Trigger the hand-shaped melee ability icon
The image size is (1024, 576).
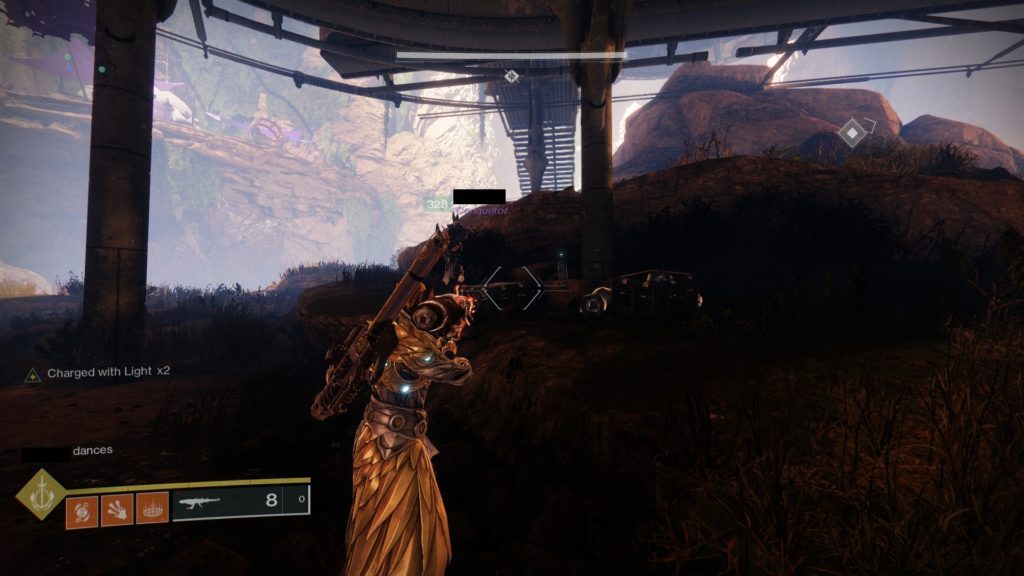(x=116, y=509)
